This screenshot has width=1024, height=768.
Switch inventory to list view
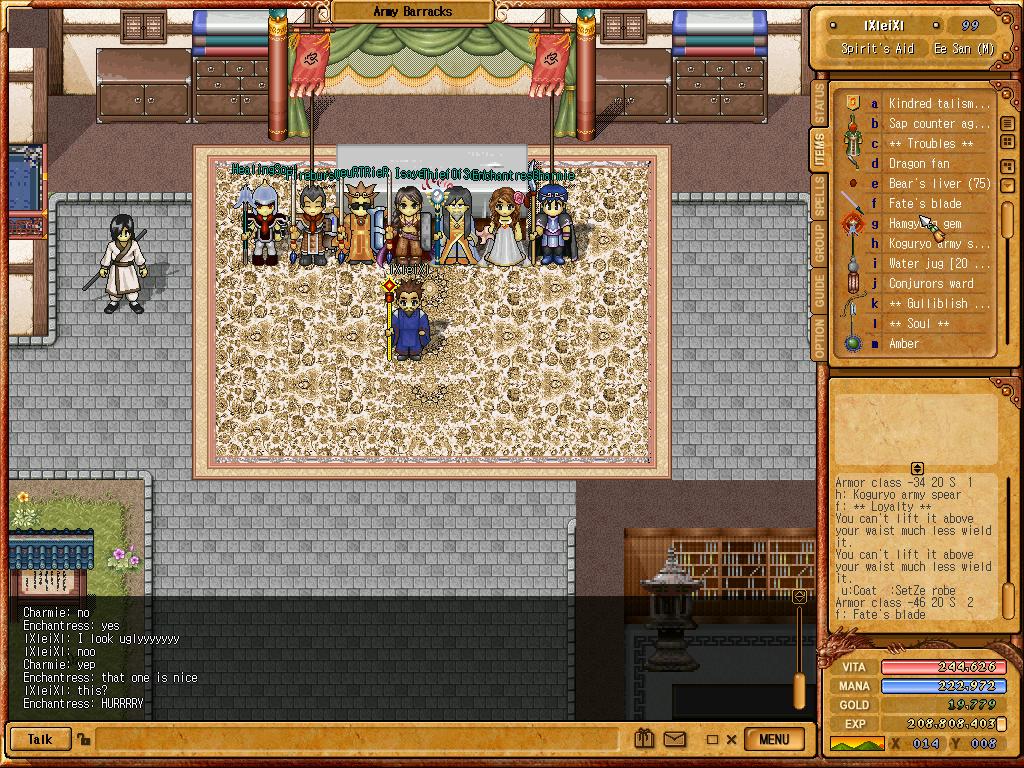point(1007,124)
